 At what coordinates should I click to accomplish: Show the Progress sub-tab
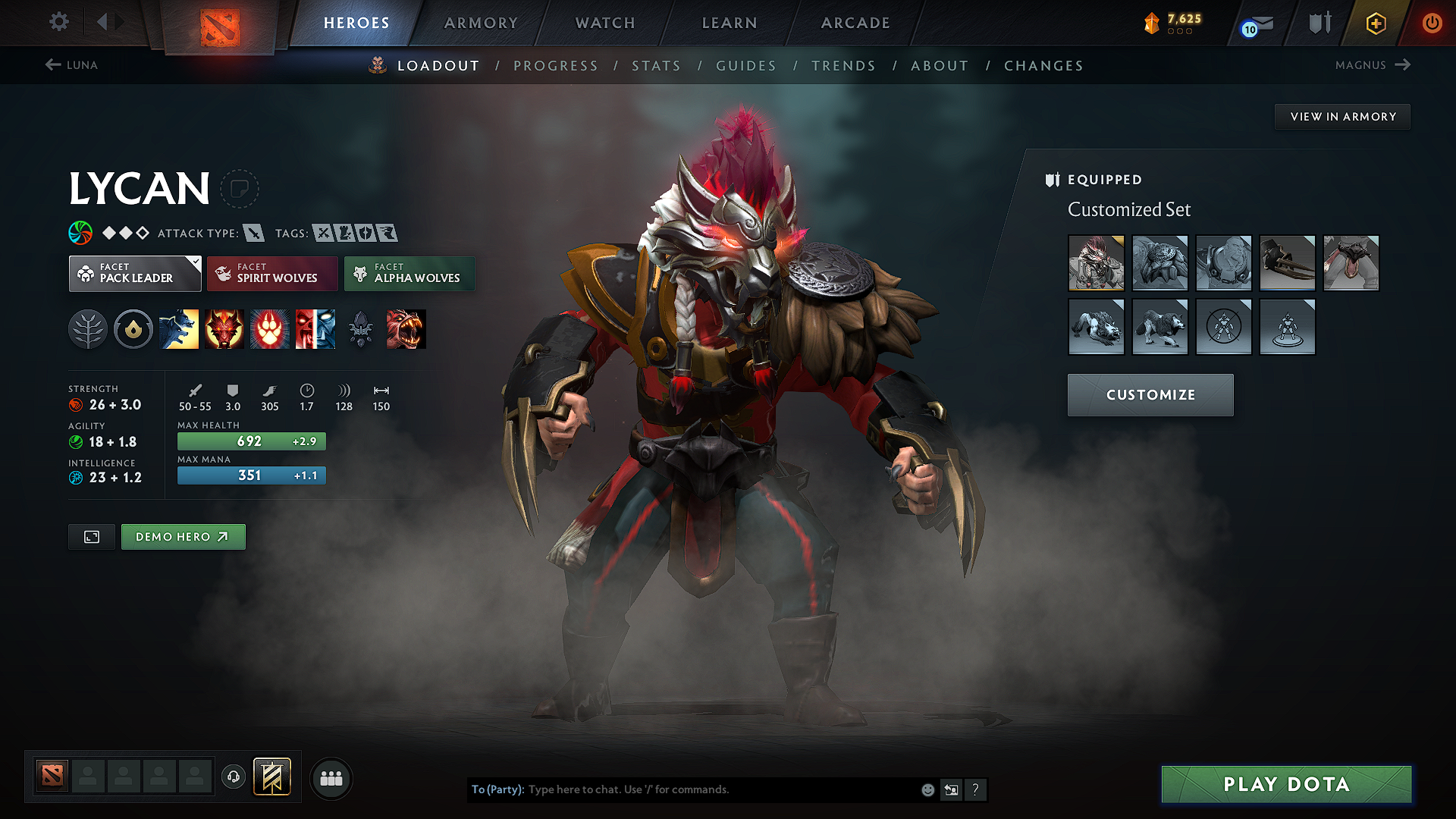pyautogui.click(x=556, y=66)
